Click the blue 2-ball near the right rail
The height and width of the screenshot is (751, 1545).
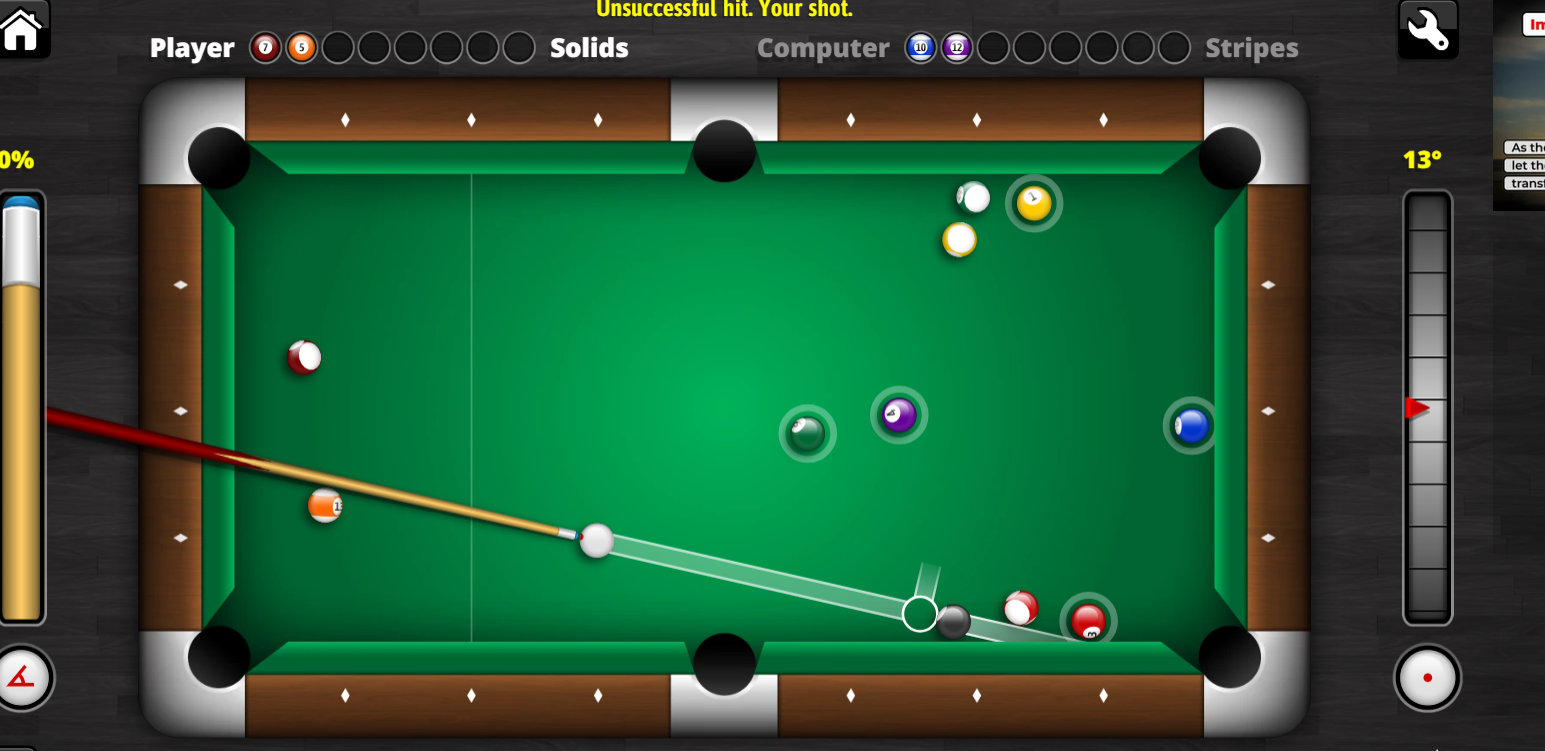click(1191, 425)
